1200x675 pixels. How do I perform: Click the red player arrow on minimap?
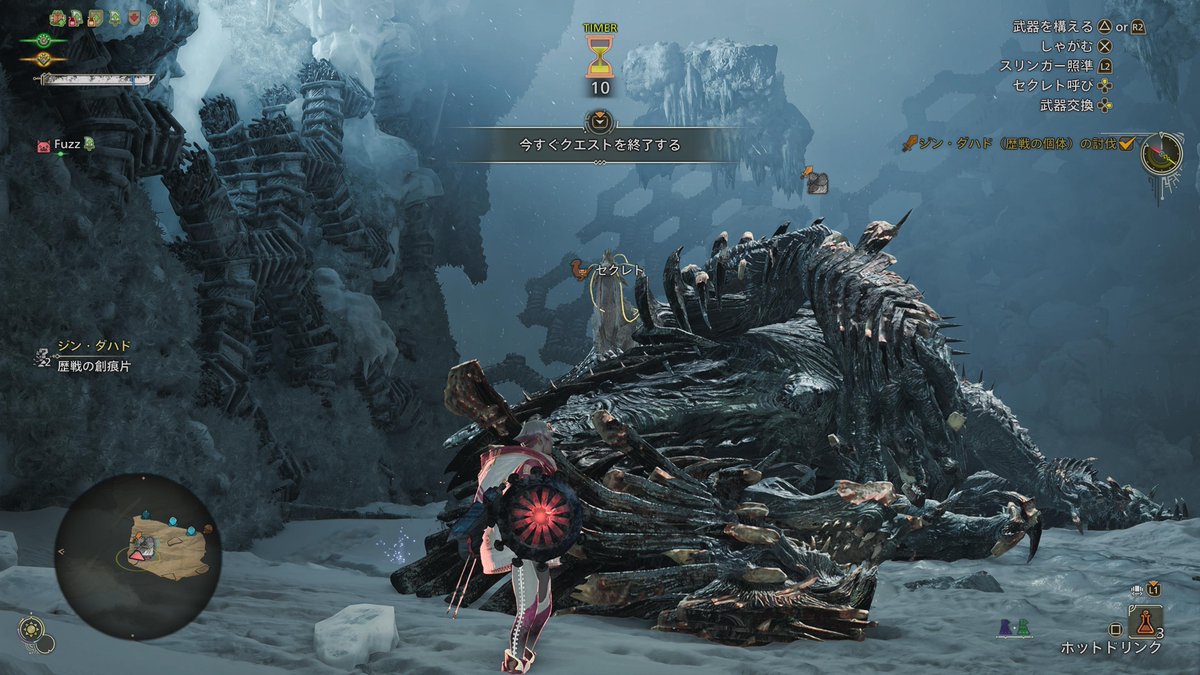tap(137, 553)
